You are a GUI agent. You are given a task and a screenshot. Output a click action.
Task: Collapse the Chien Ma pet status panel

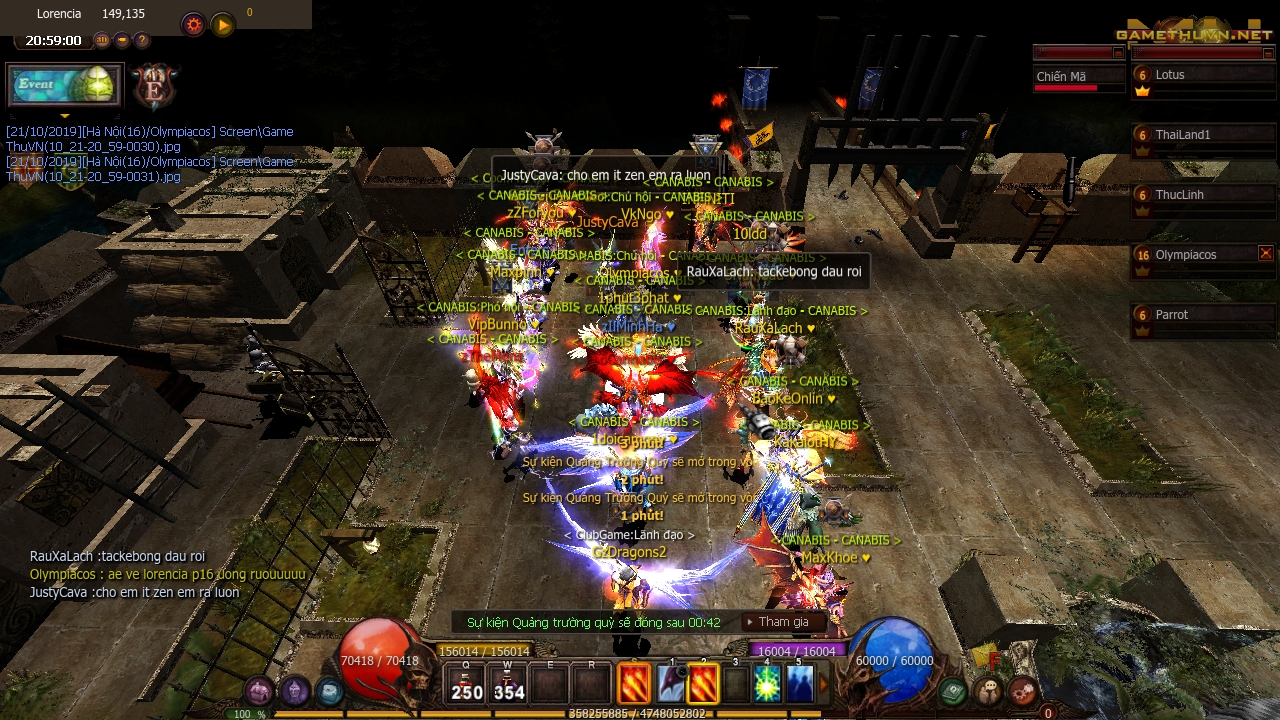(x=1118, y=53)
